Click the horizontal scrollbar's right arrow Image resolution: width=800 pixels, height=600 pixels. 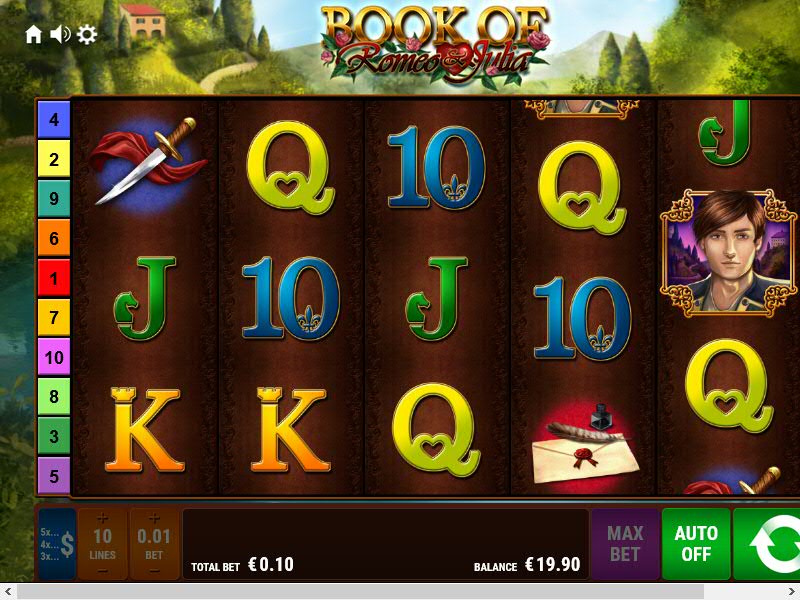(x=791, y=592)
